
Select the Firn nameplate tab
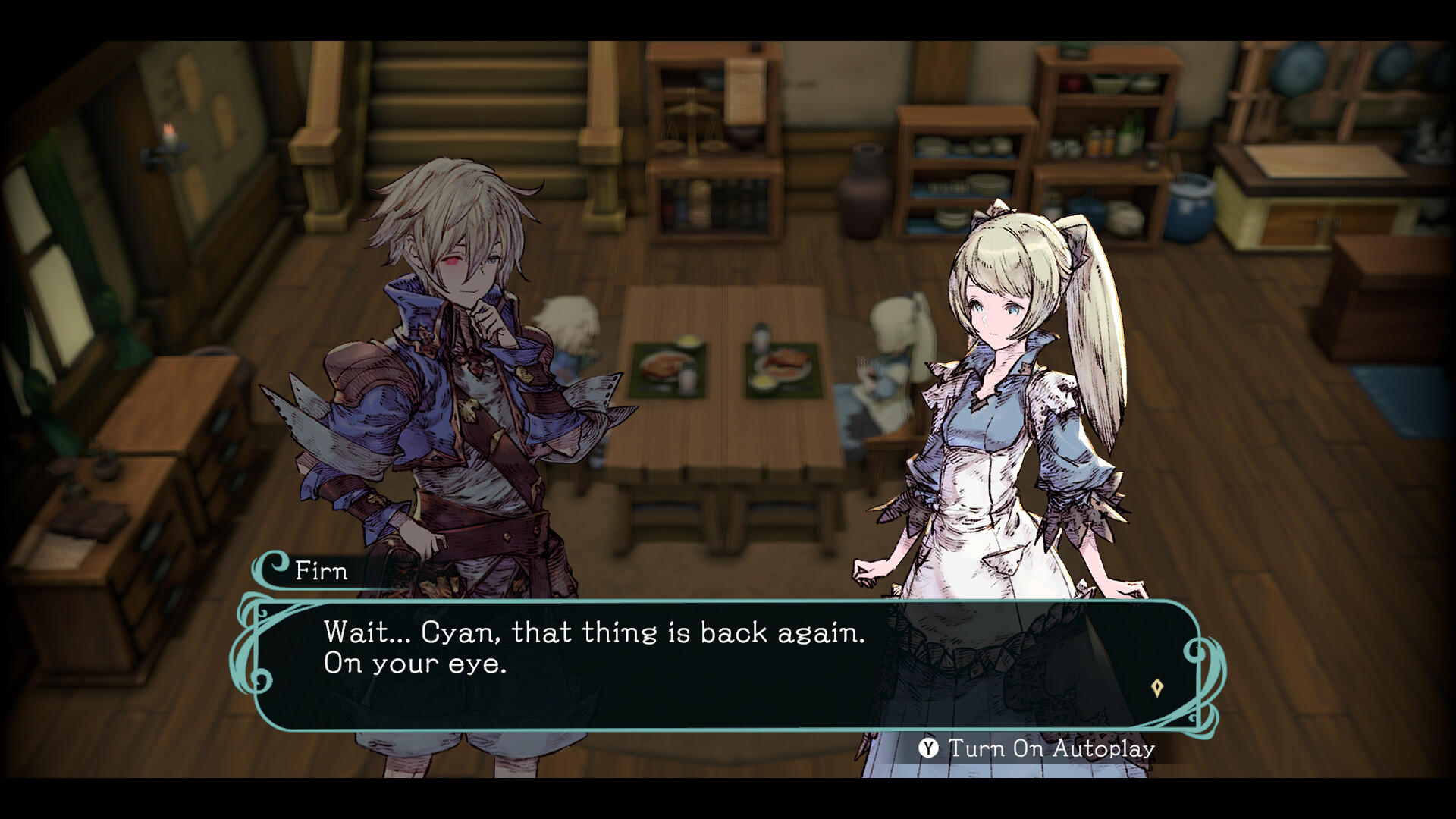tap(318, 572)
